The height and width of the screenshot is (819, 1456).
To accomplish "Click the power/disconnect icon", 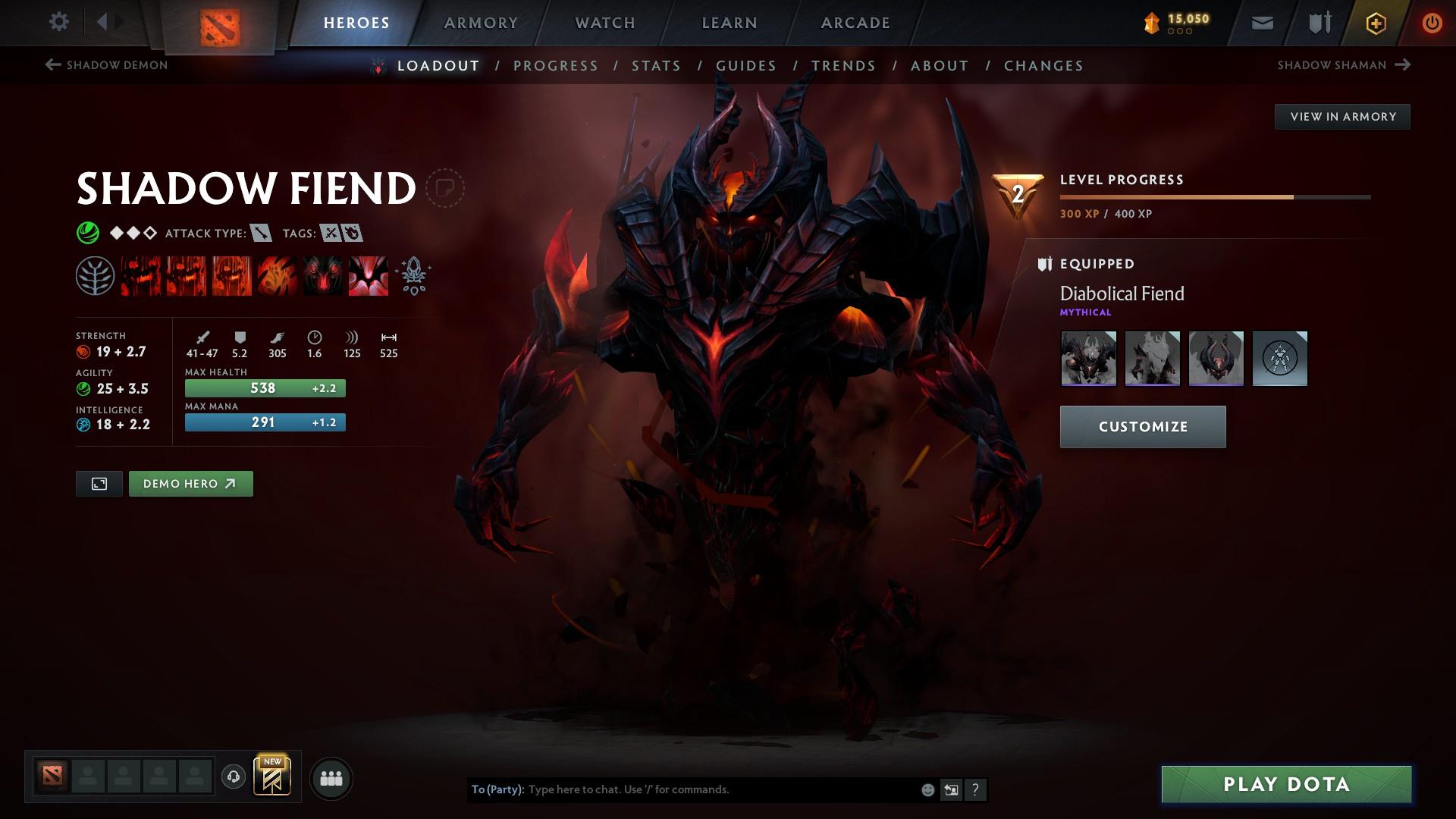I will click(x=1432, y=23).
